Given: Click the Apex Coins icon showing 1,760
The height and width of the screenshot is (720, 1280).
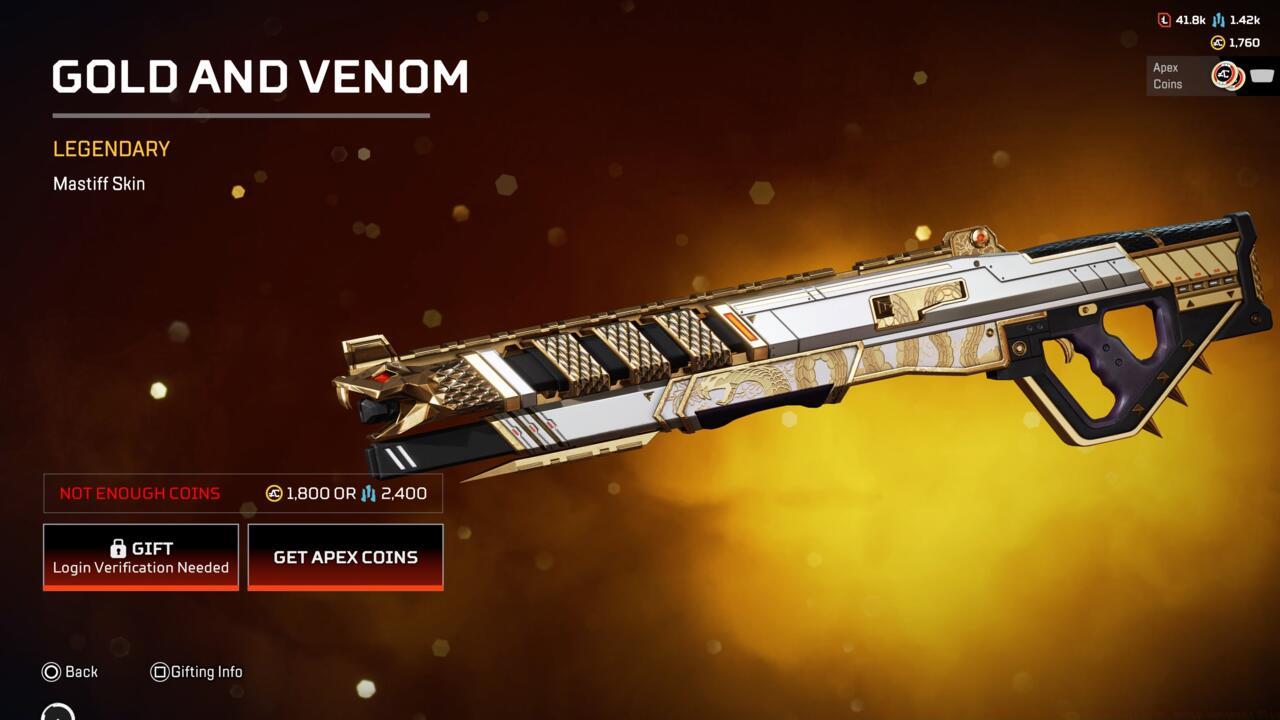Looking at the screenshot, I should coord(1218,42).
